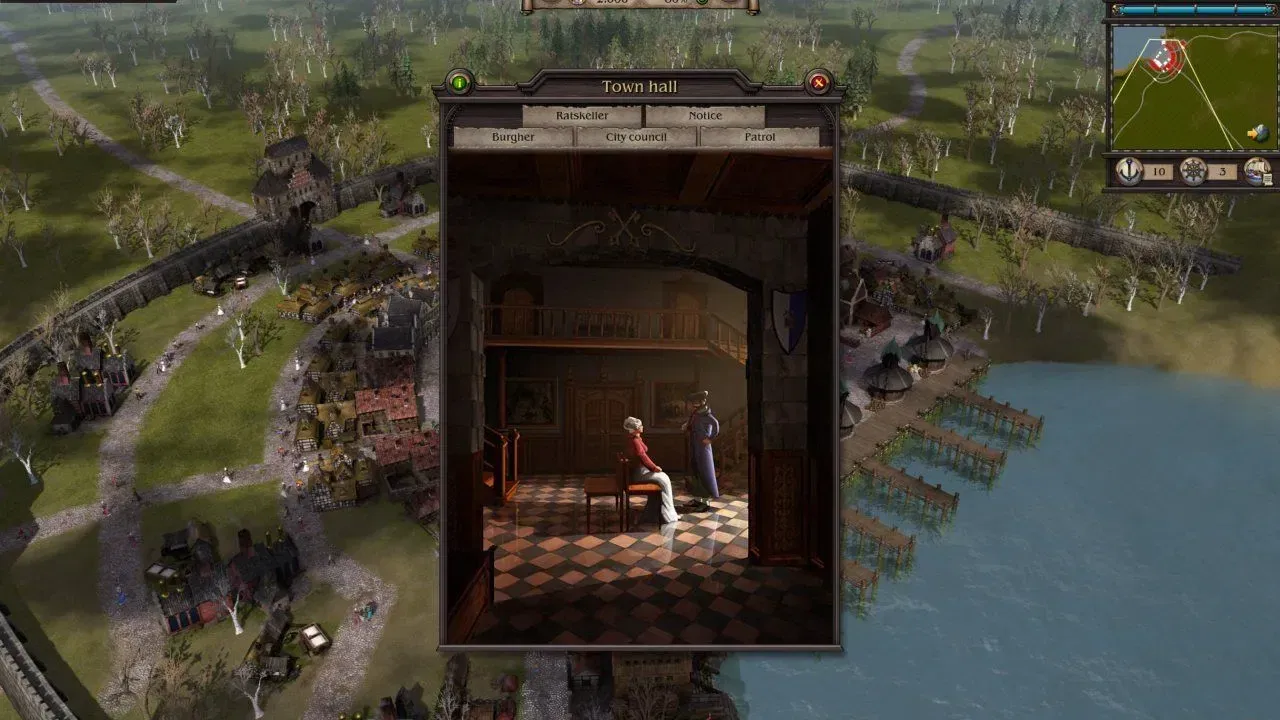Switch to the Notice tab

pos(704,116)
